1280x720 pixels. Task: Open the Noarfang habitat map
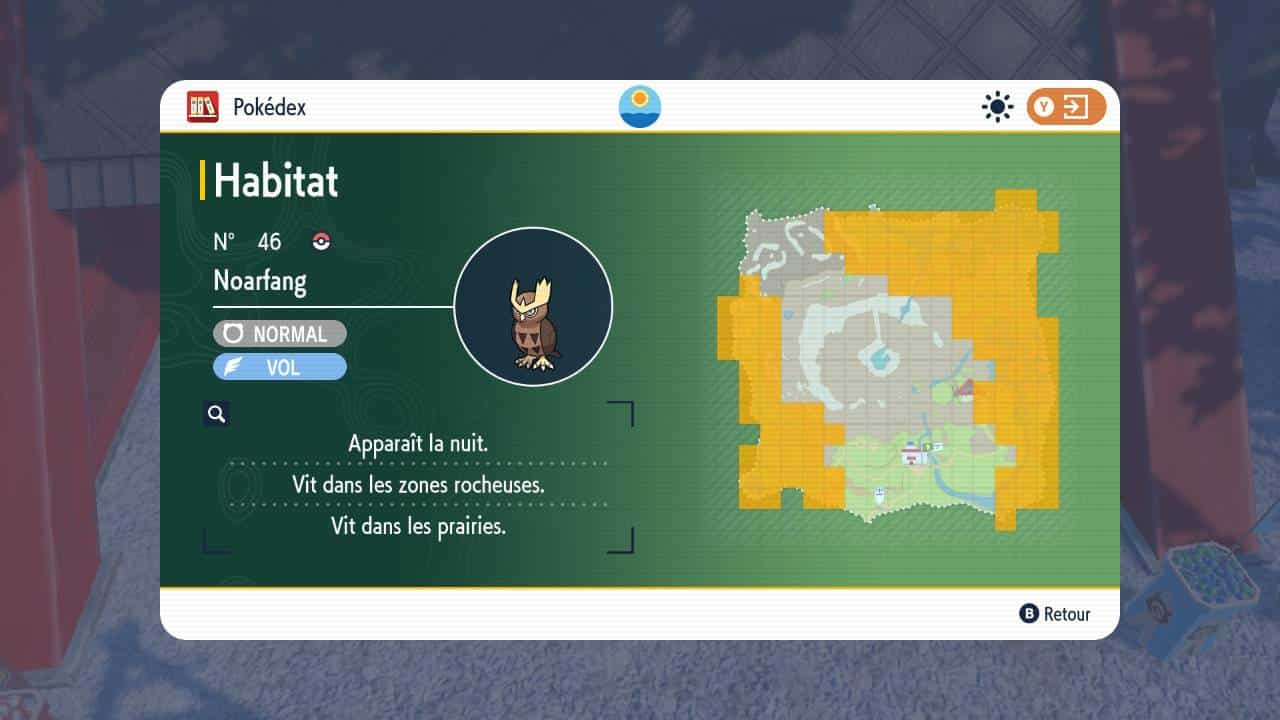(x=888, y=360)
